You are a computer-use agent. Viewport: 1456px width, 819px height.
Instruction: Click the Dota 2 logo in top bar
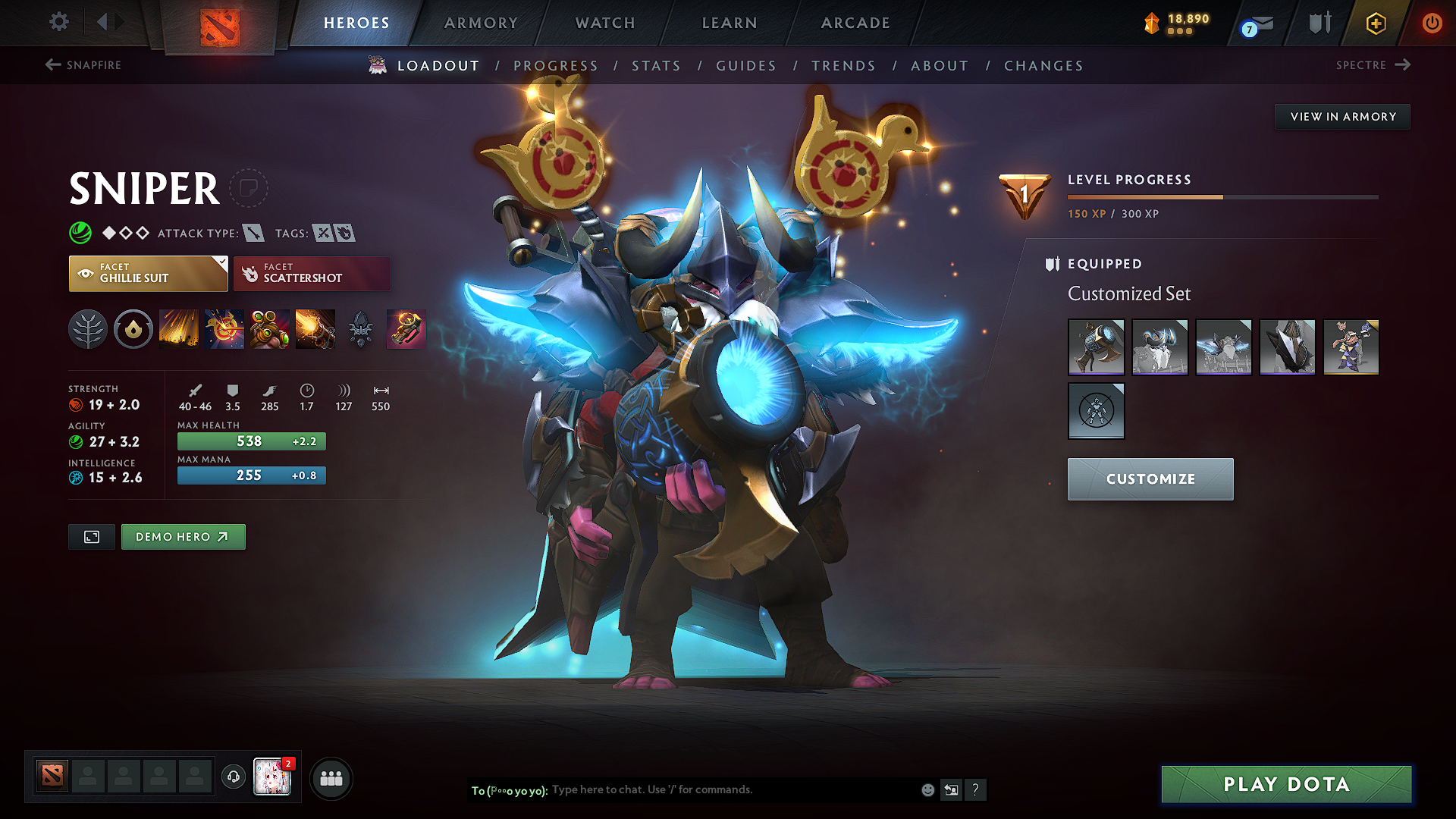(x=219, y=24)
